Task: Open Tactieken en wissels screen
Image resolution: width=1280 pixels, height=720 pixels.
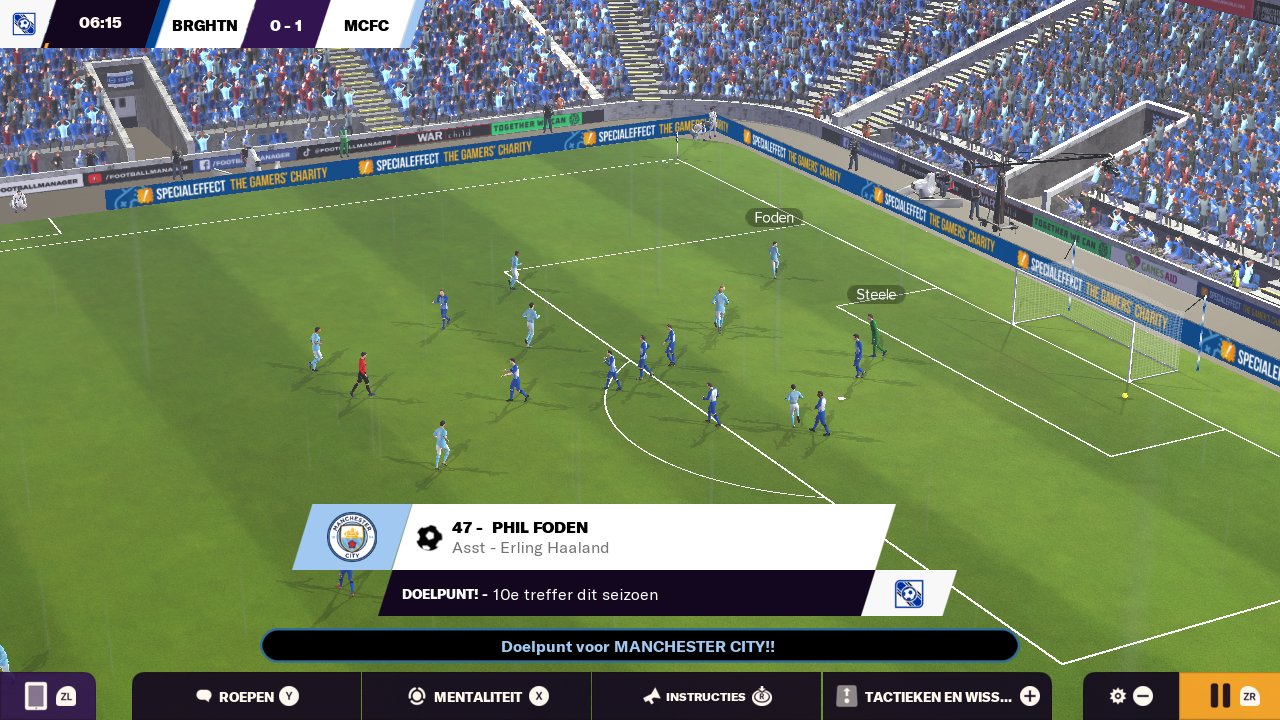Action: click(937, 696)
